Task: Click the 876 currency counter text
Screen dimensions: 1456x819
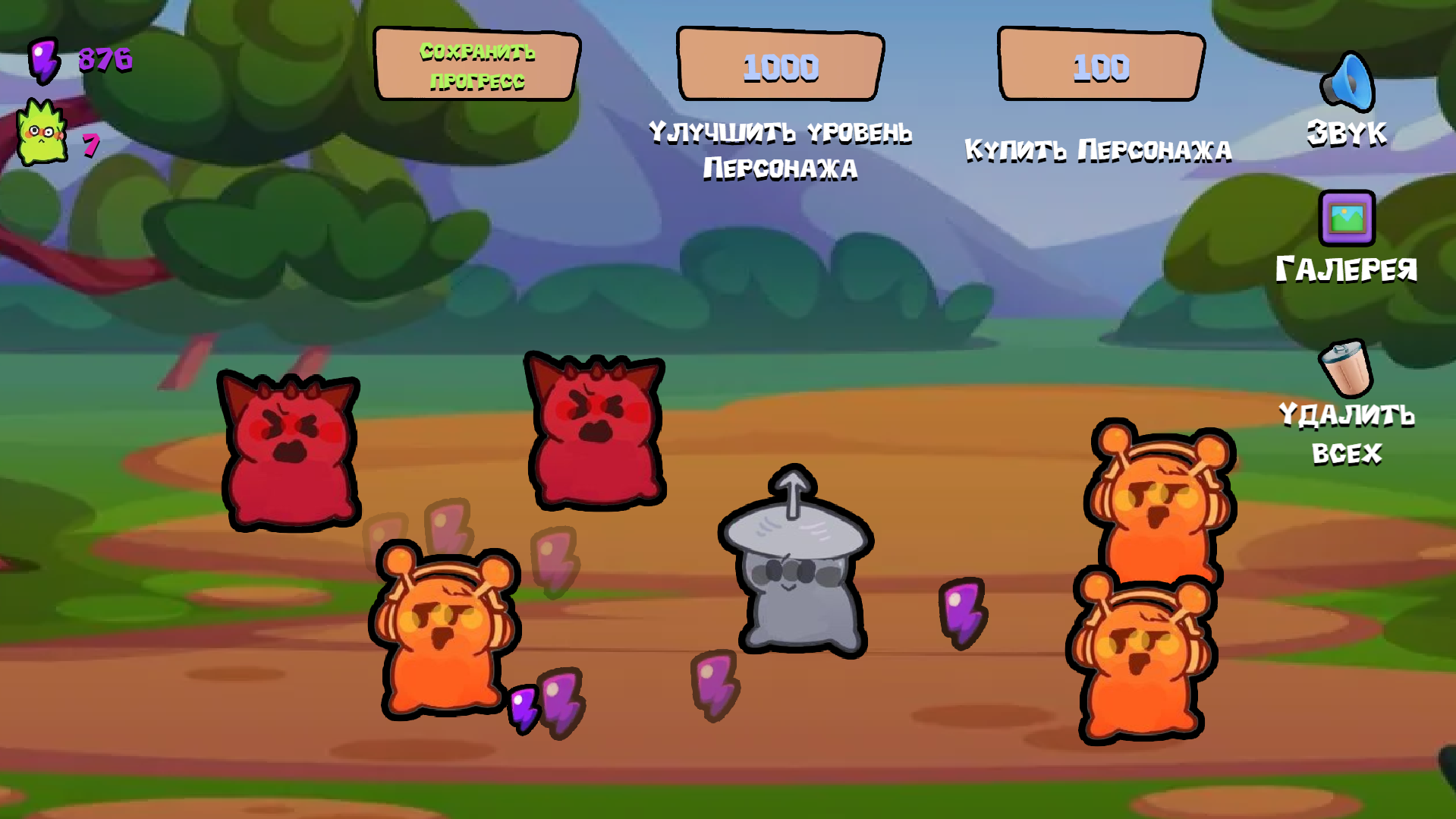Action: click(x=104, y=59)
